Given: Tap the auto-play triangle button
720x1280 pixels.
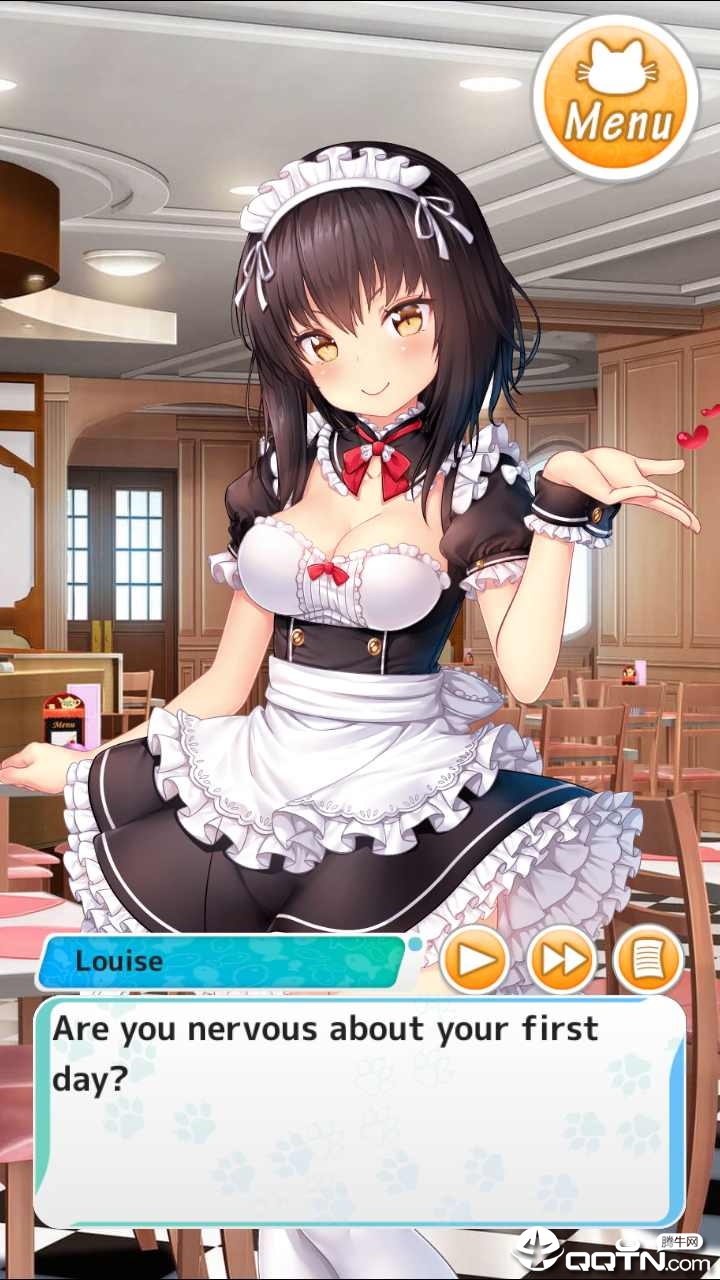Looking at the screenshot, I should pyautogui.click(x=473, y=961).
